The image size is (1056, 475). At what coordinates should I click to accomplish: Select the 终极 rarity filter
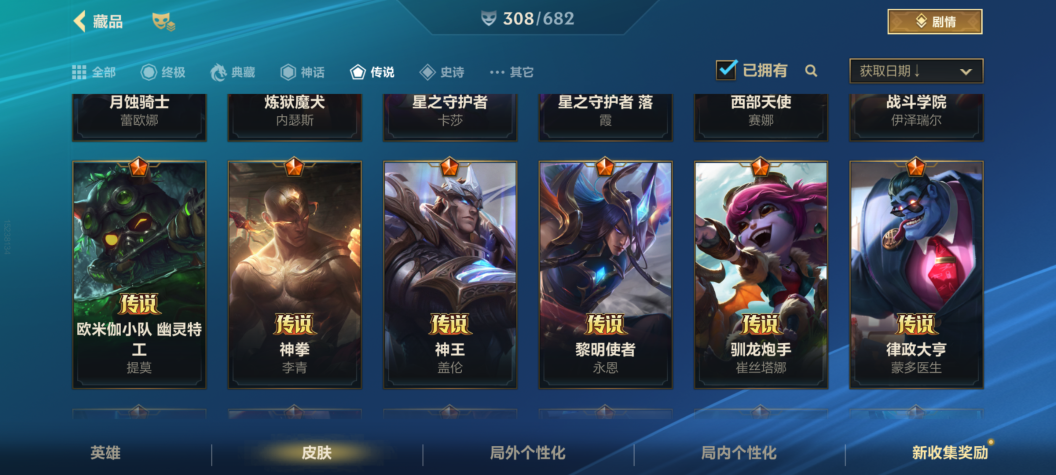click(x=163, y=72)
